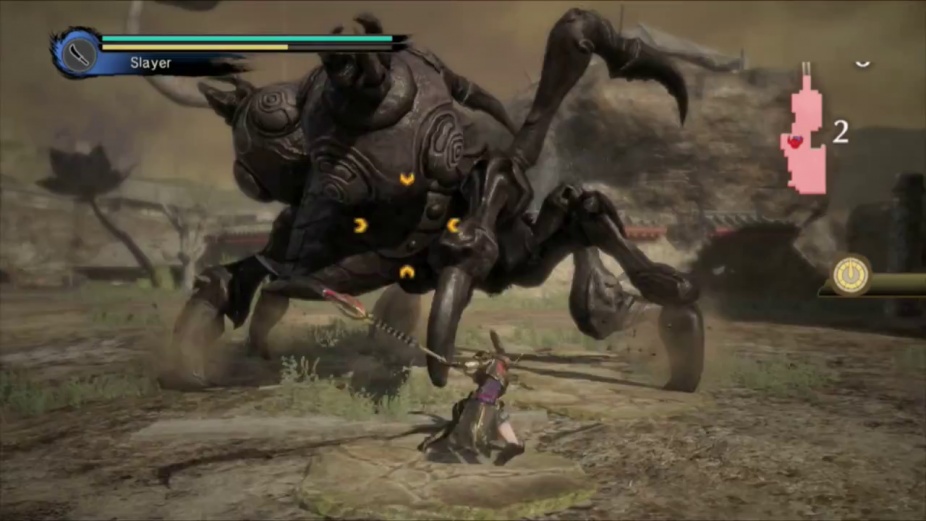
Task: Activate the gold circular gauge icon
Action: [x=852, y=274]
